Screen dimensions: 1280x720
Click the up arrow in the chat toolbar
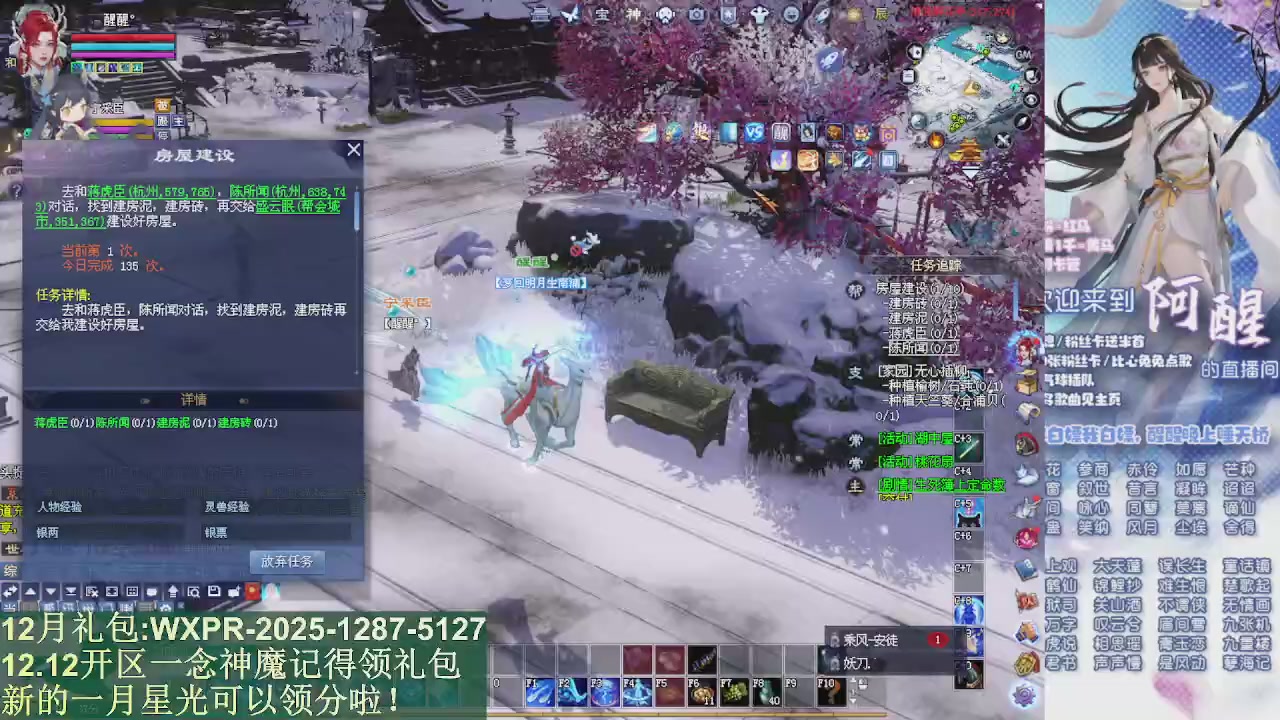coord(30,591)
